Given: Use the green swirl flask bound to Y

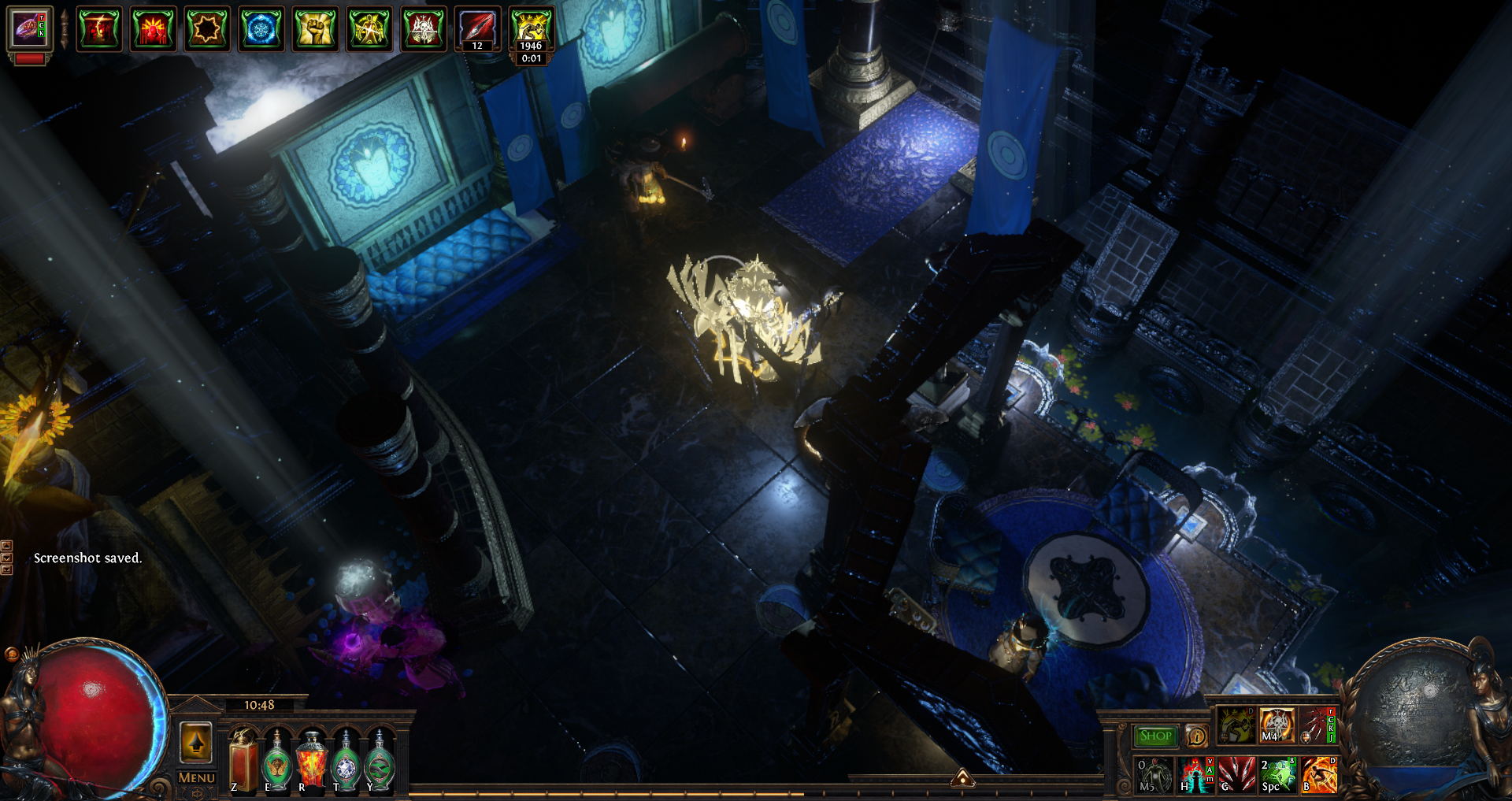Looking at the screenshot, I should click(380, 761).
